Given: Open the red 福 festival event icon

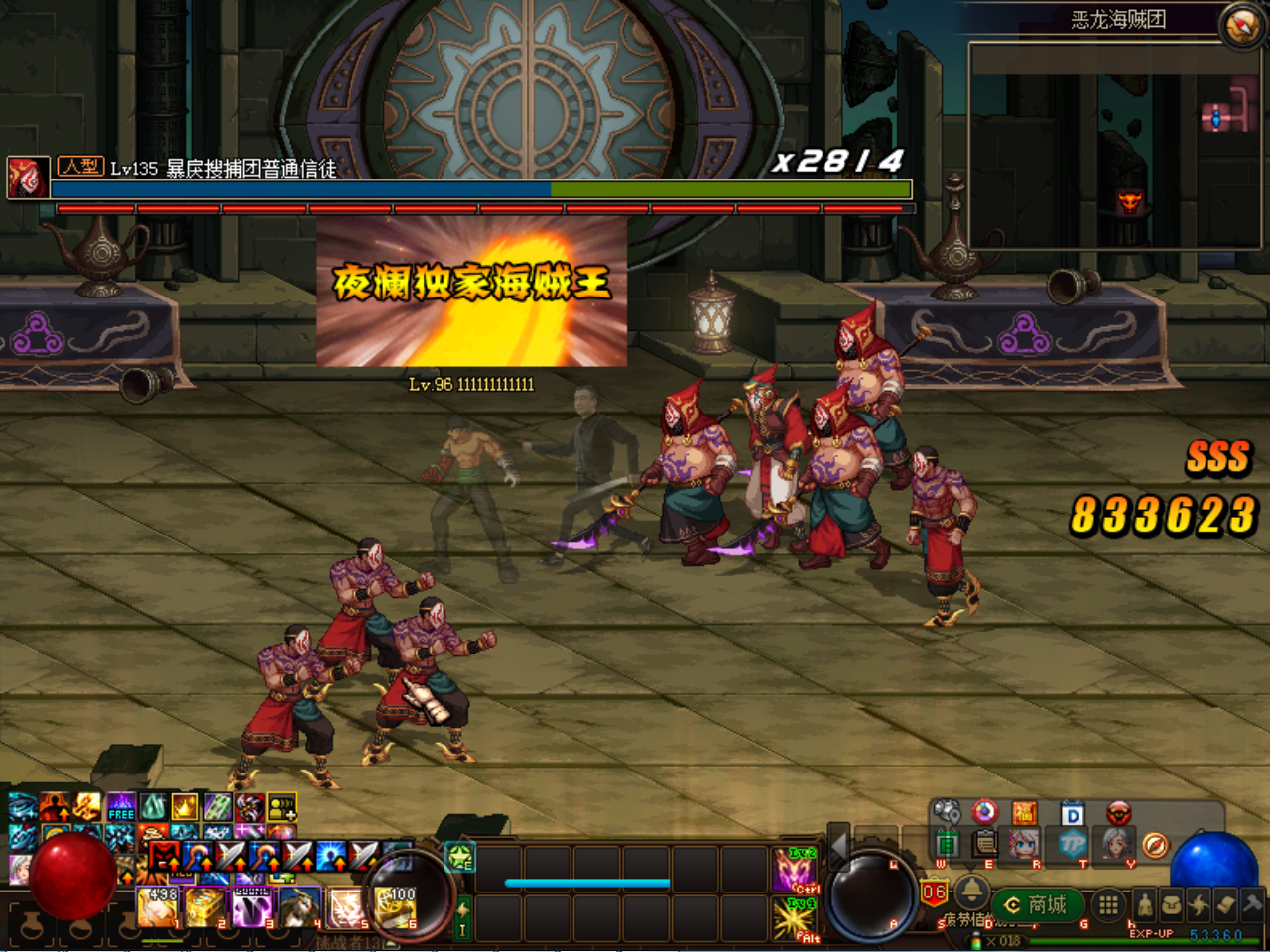Looking at the screenshot, I should (1024, 813).
